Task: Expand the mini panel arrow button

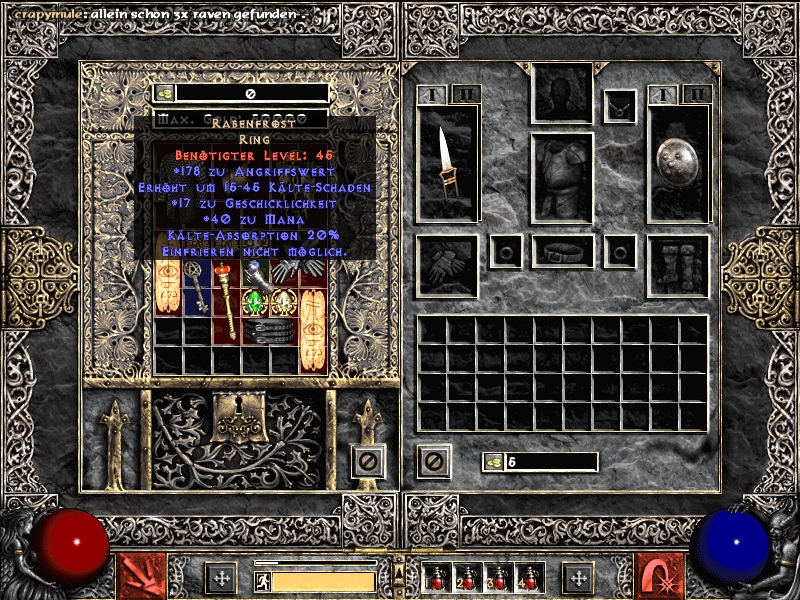Action: pos(400,573)
